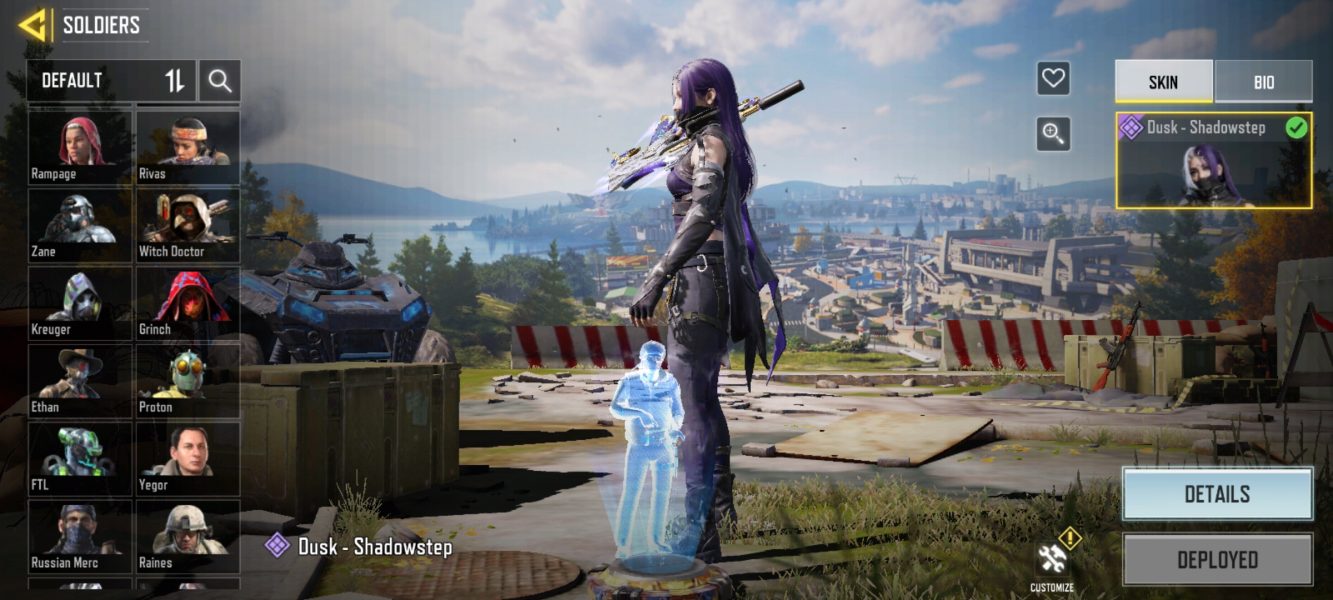Choose the Yegor soldier

click(x=188, y=458)
